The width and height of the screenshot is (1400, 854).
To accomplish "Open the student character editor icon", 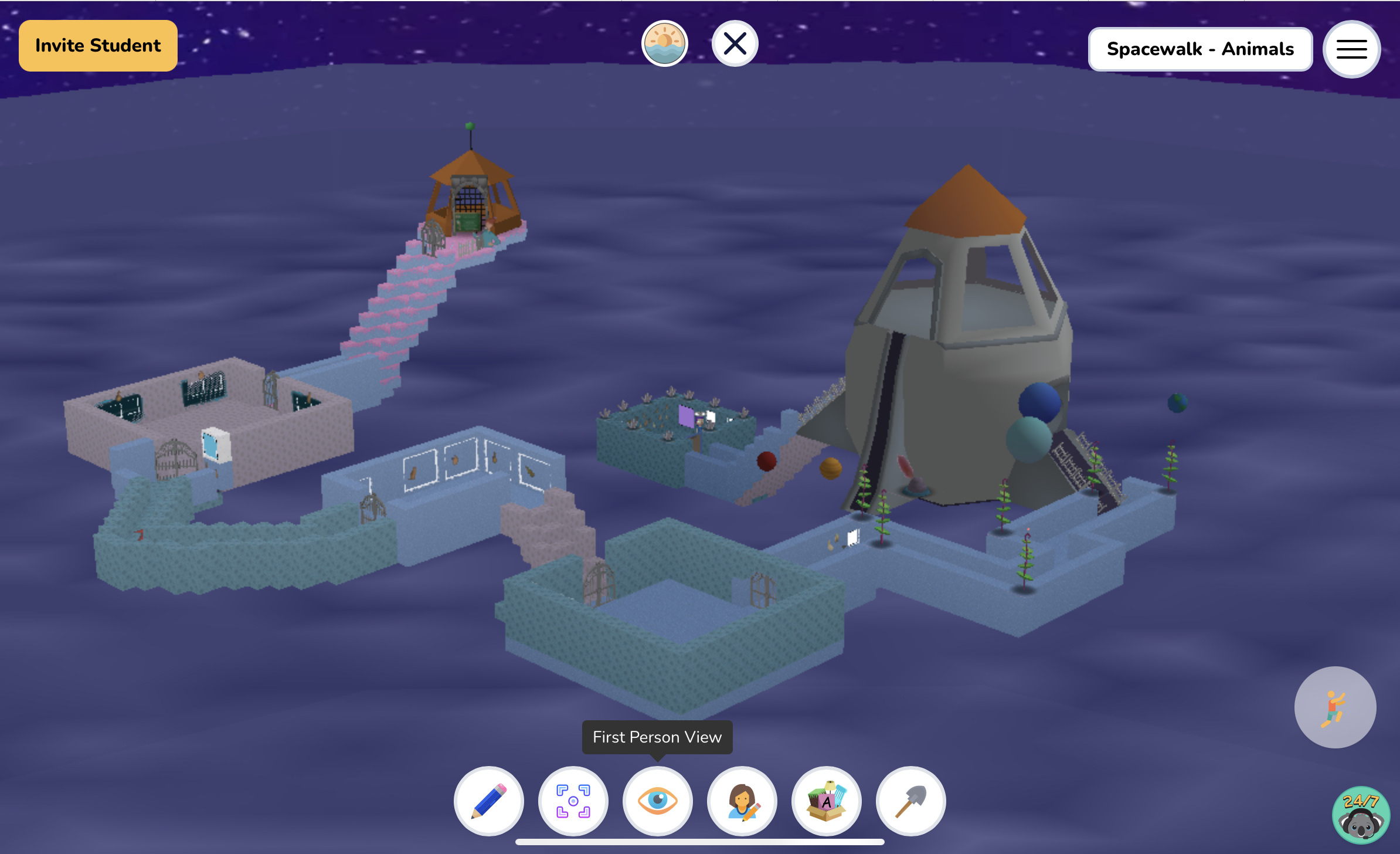I will pos(742,801).
